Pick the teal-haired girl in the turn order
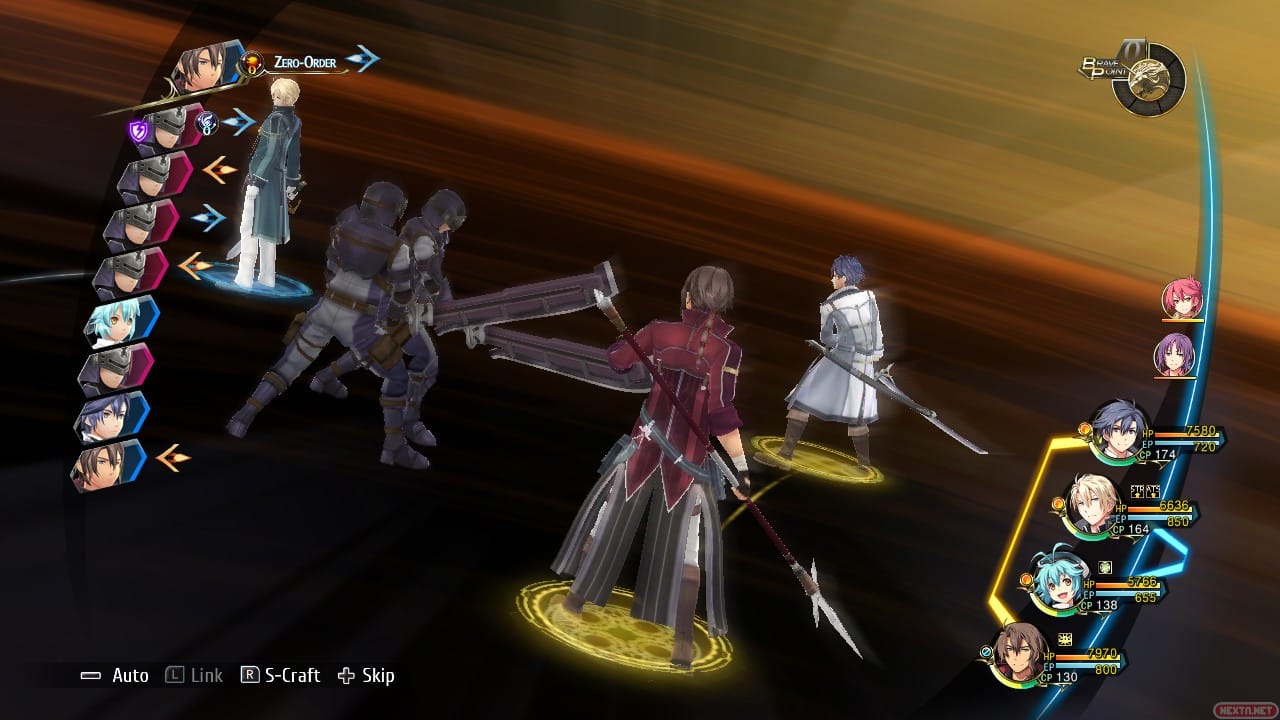The height and width of the screenshot is (720, 1280). [116, 322]
